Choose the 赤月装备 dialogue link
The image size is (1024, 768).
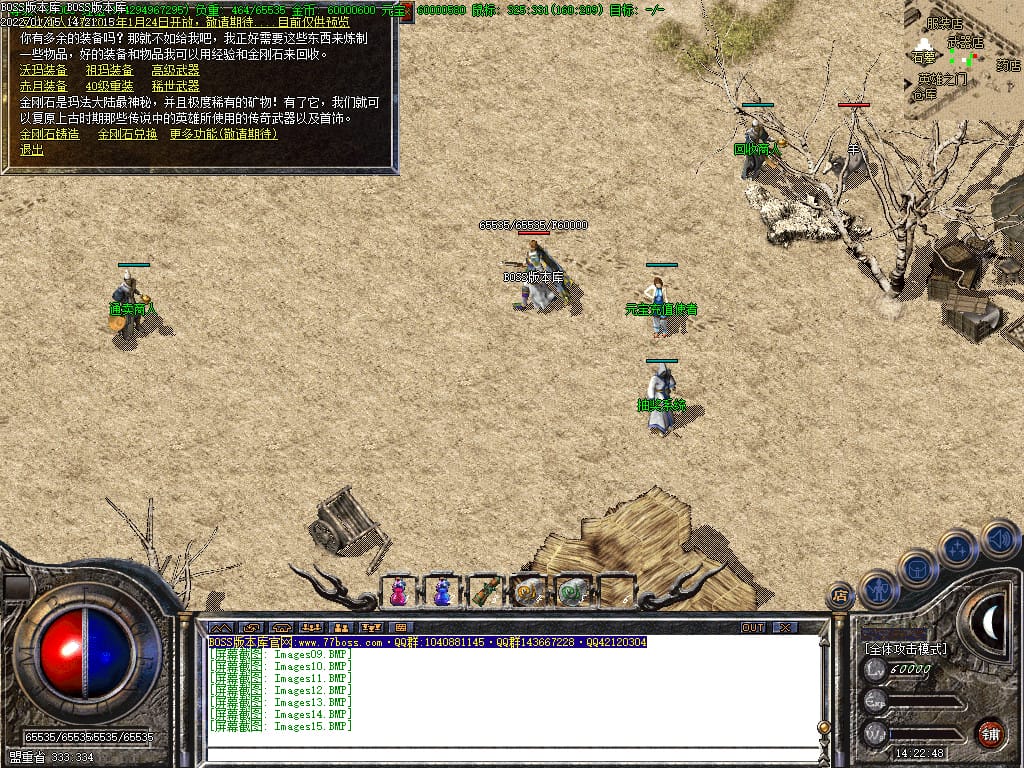[x=44, y=87]
